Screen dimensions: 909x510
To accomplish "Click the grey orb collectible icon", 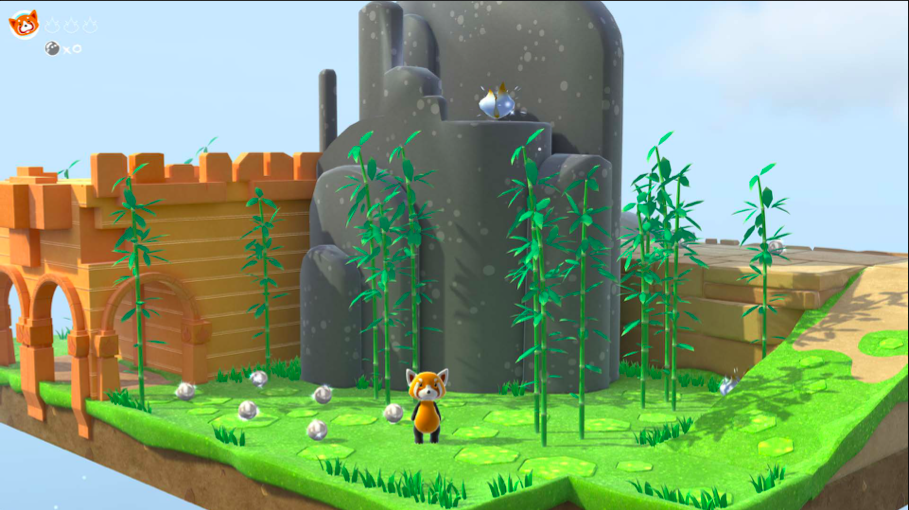I will 52,48.
